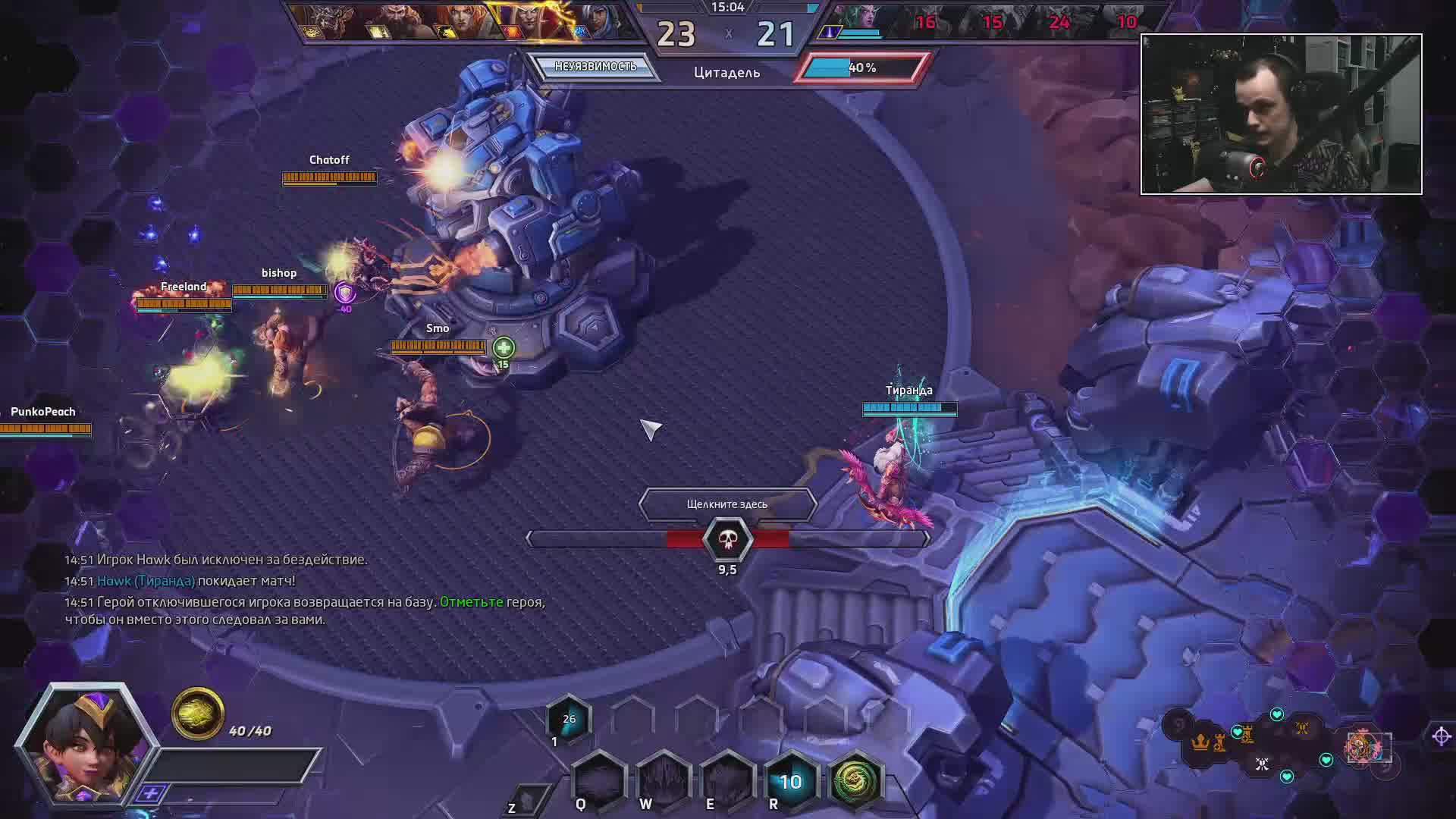1456x819 pixels.
Task: Click the crown core marker on minimap
Action: (1200, 742)
